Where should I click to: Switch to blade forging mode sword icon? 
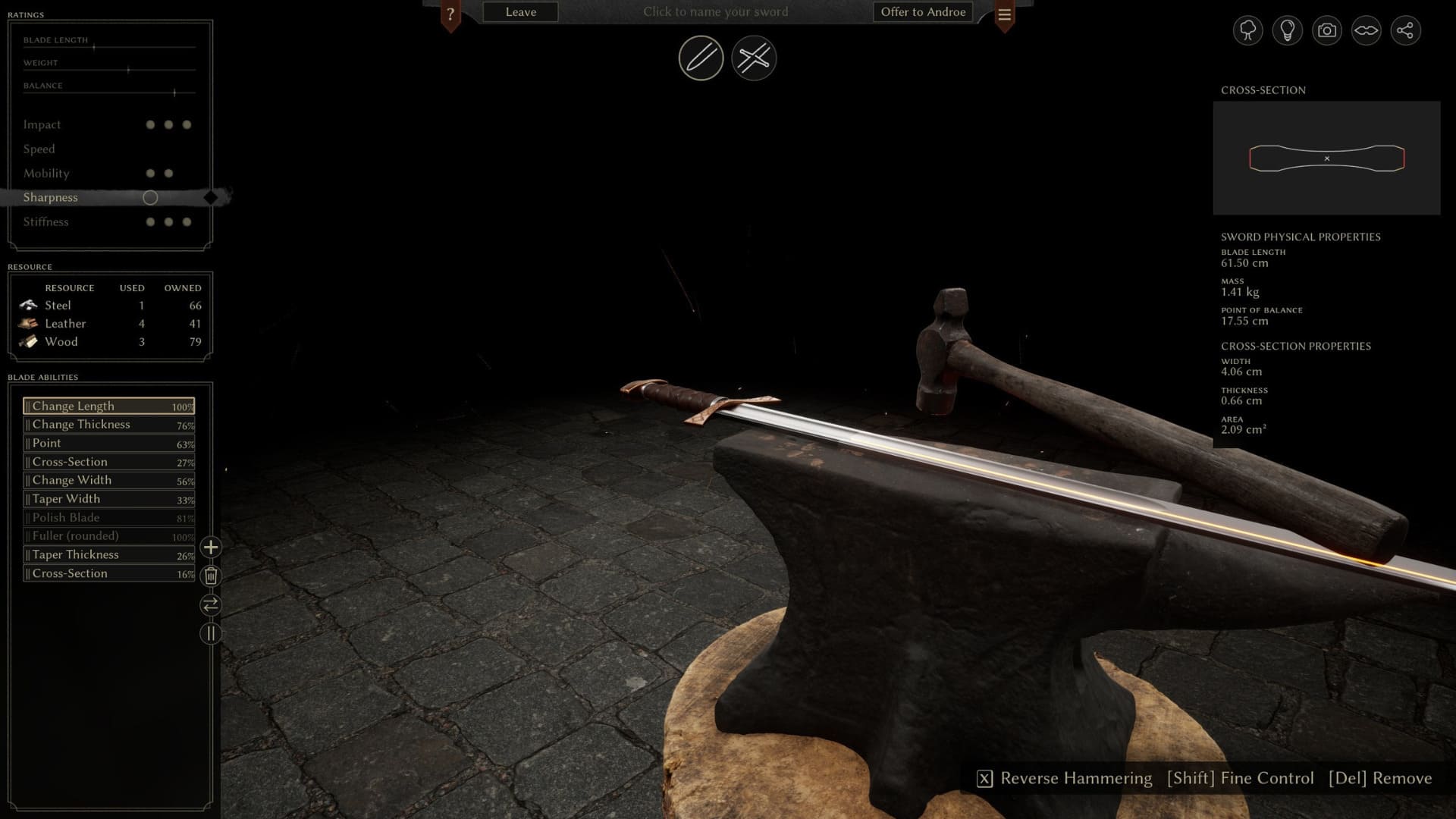(x=699, y=58)
